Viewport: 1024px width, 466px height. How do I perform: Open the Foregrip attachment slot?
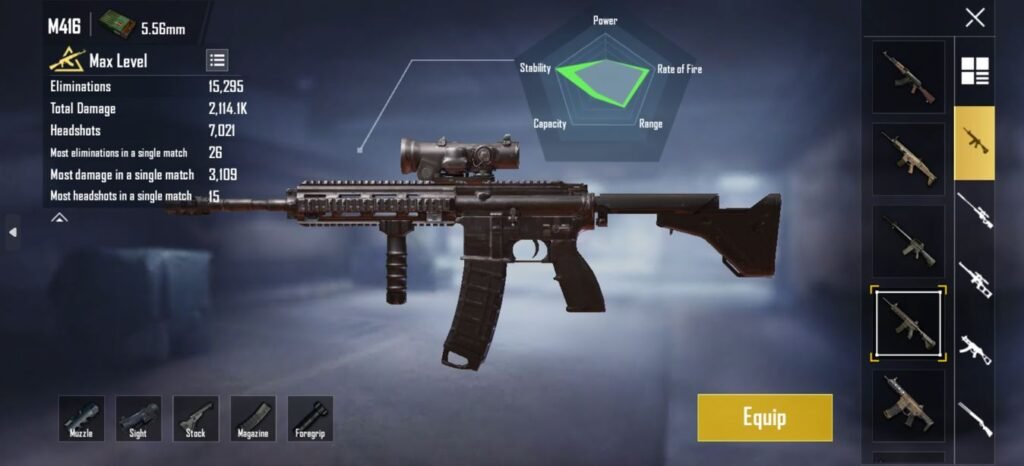(x=310, y=418)
